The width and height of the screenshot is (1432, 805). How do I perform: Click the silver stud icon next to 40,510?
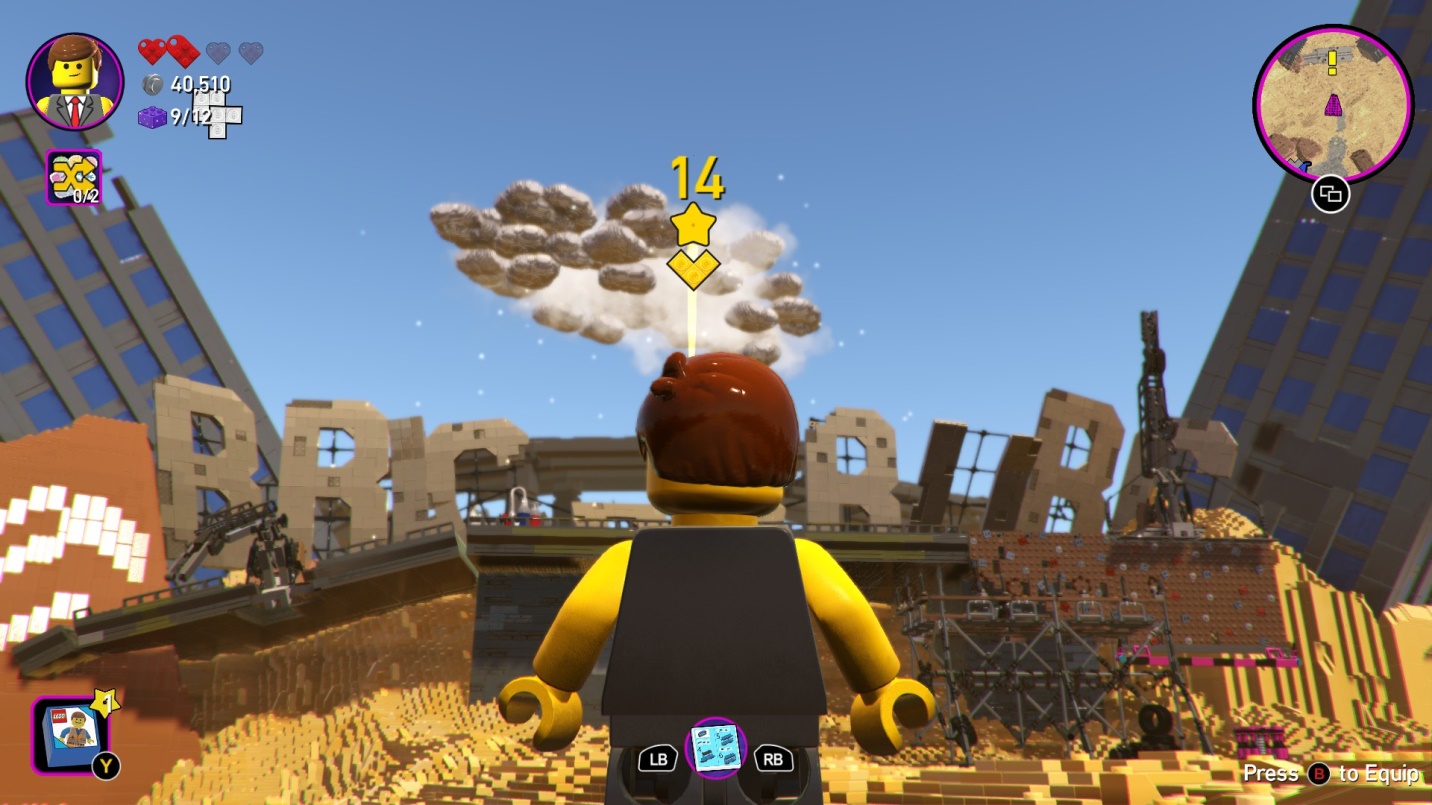[x=154, y=85]
